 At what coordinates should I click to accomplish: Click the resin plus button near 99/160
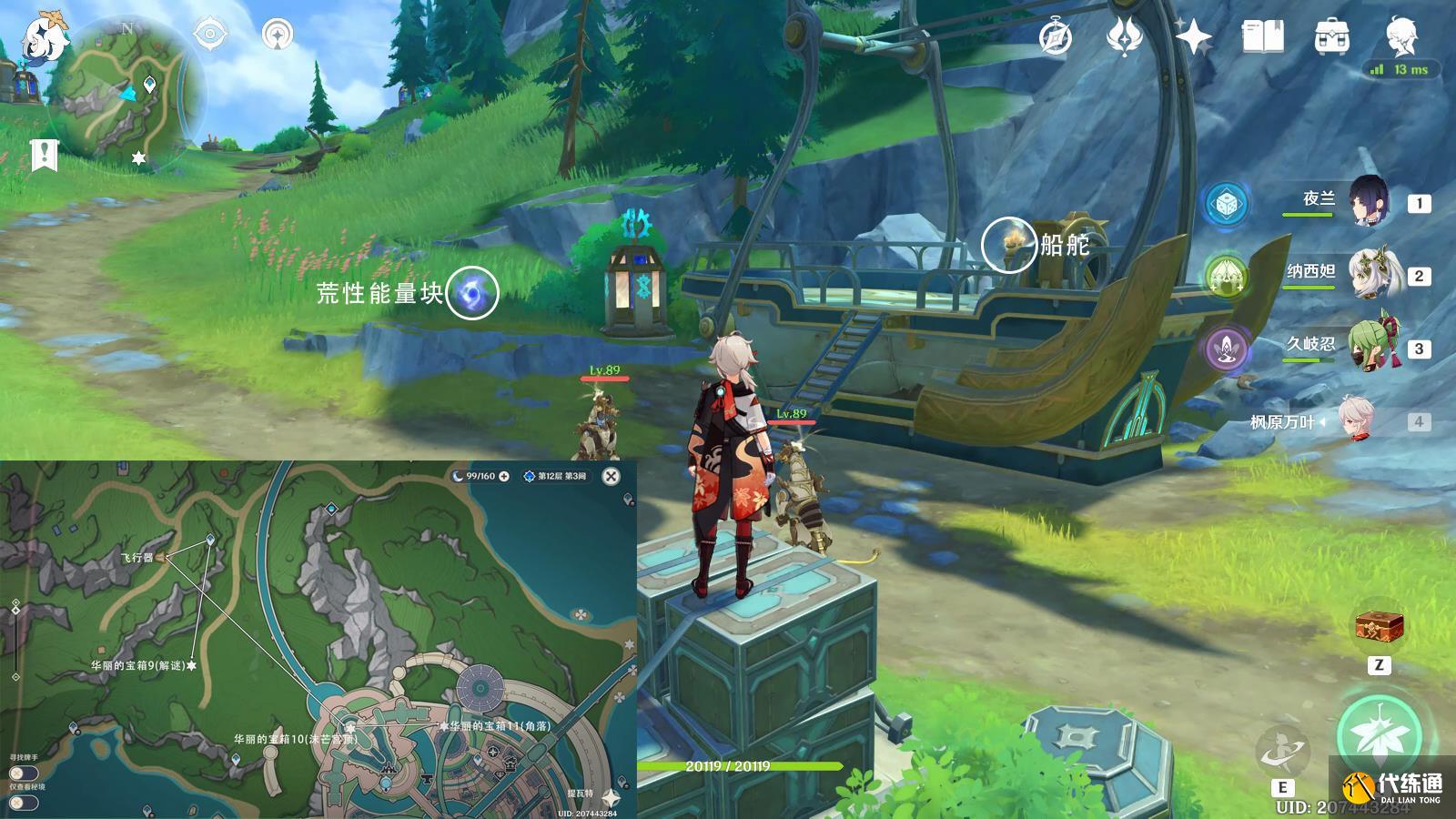click(504, 476)
